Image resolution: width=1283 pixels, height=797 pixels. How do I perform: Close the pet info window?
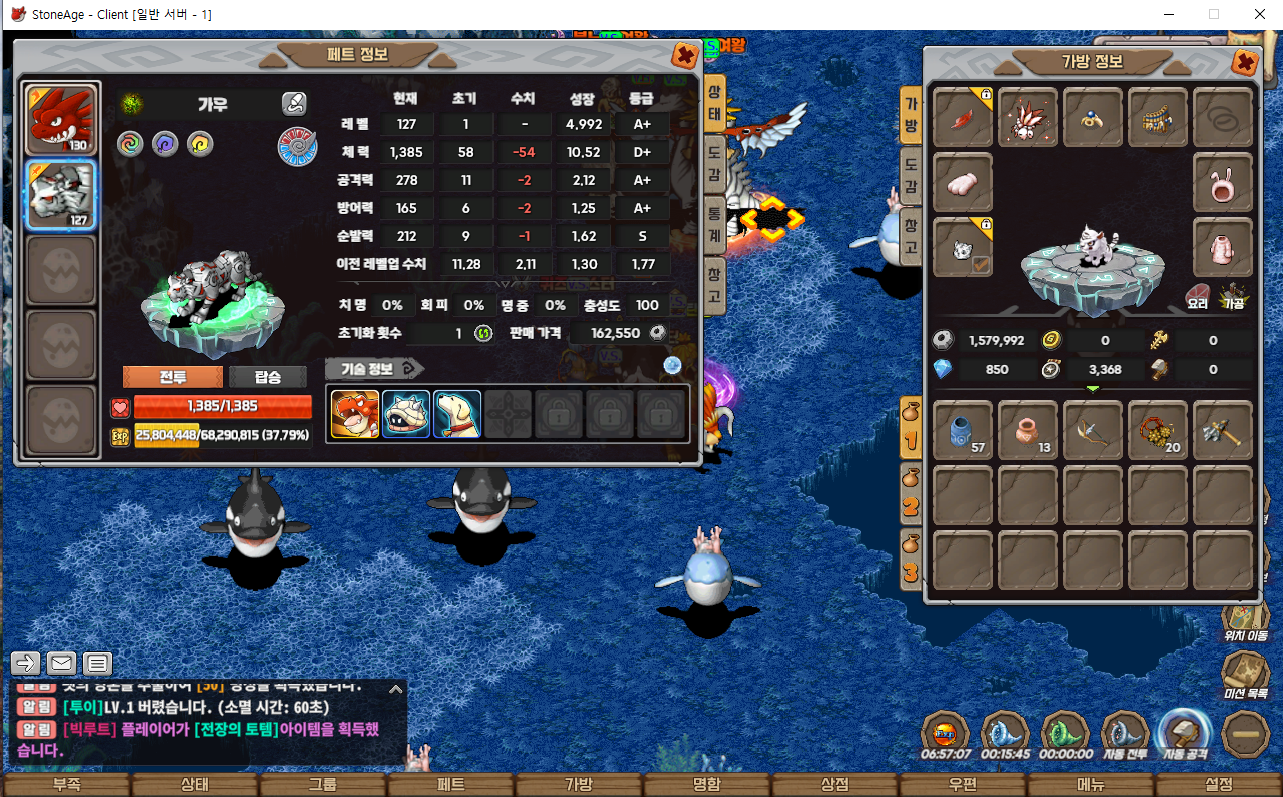point(685,55)
